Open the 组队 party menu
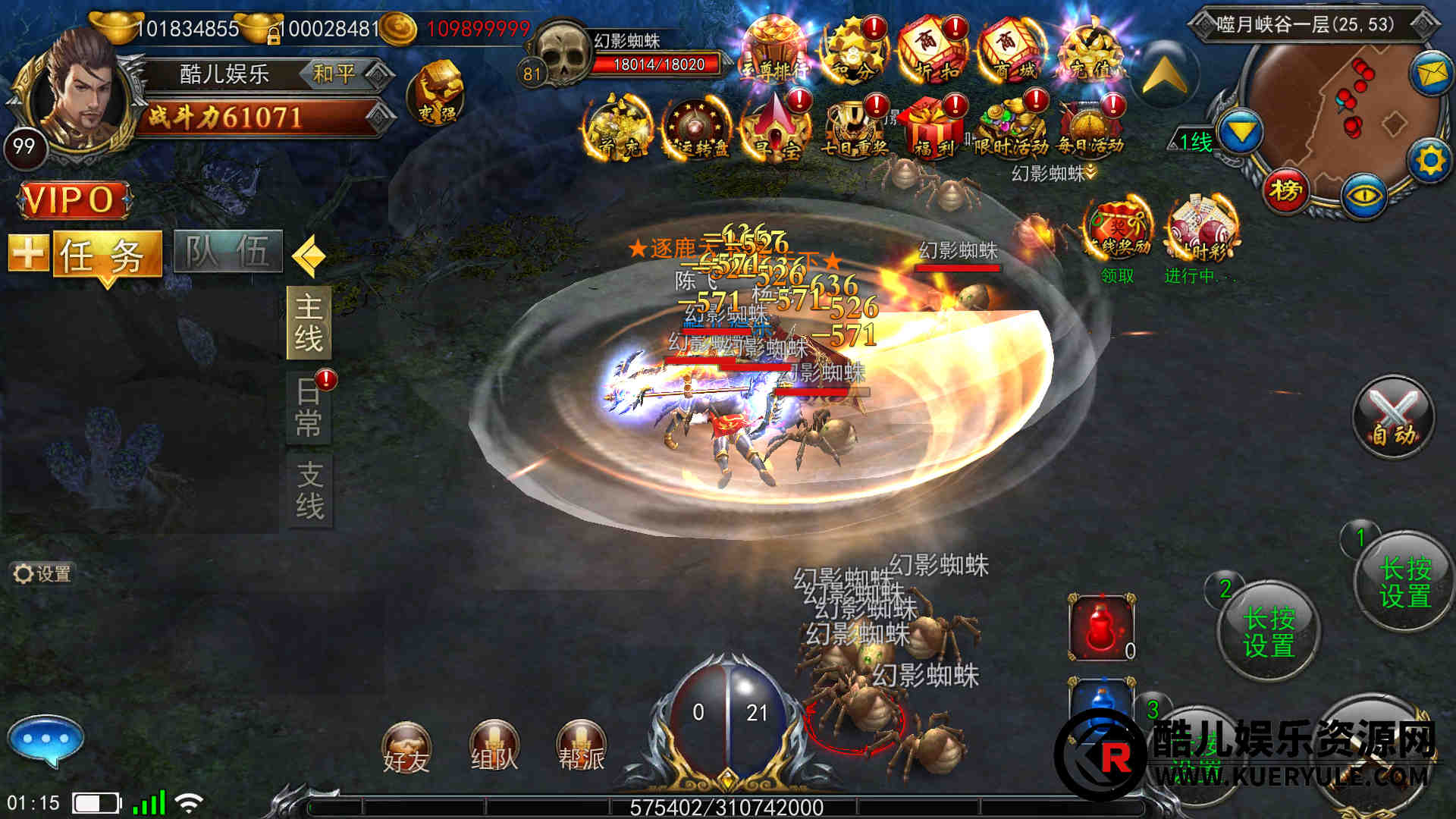Screen dimensions: 1456x819 (494, 746)
